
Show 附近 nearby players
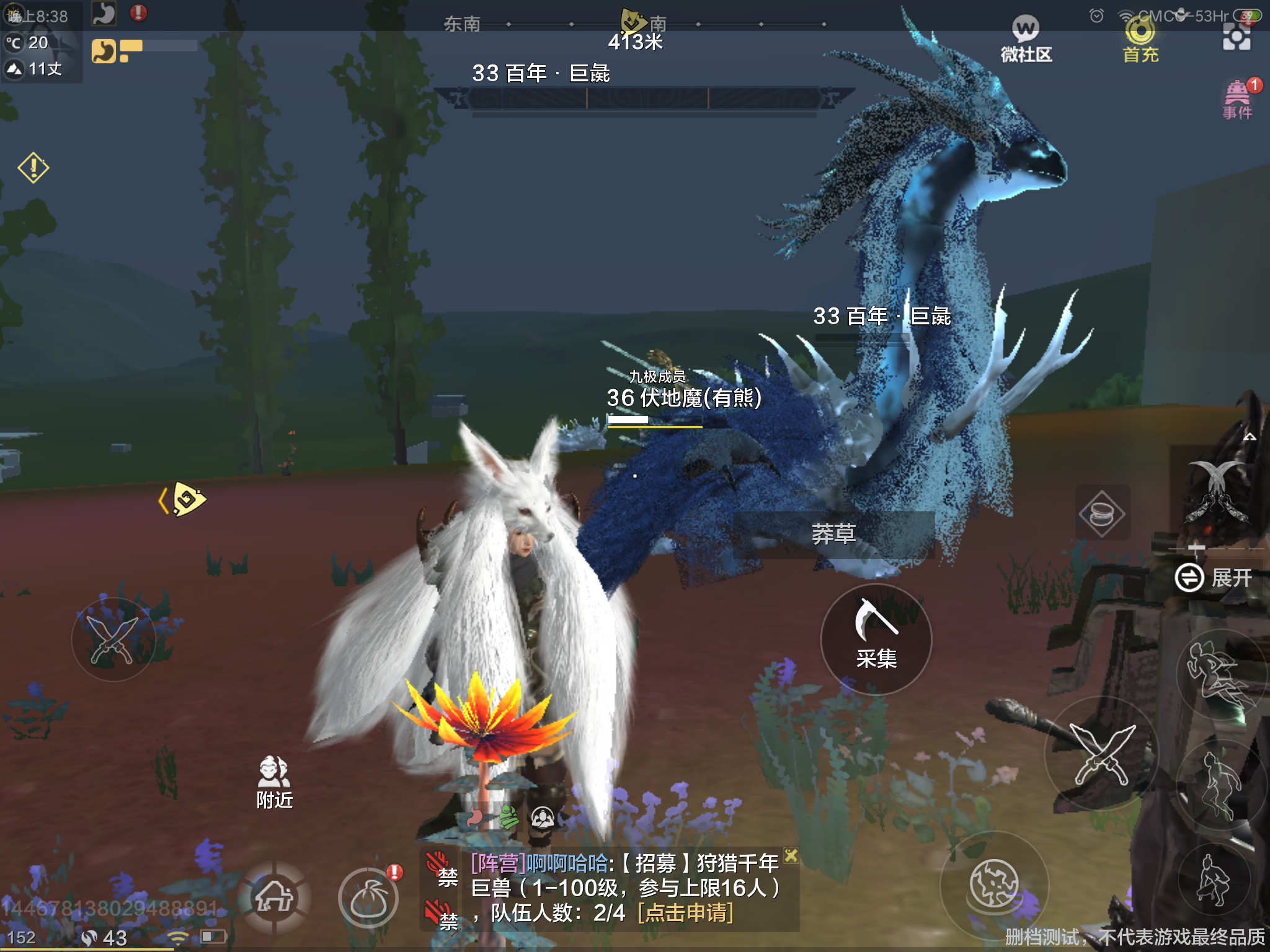coord(274,782)
